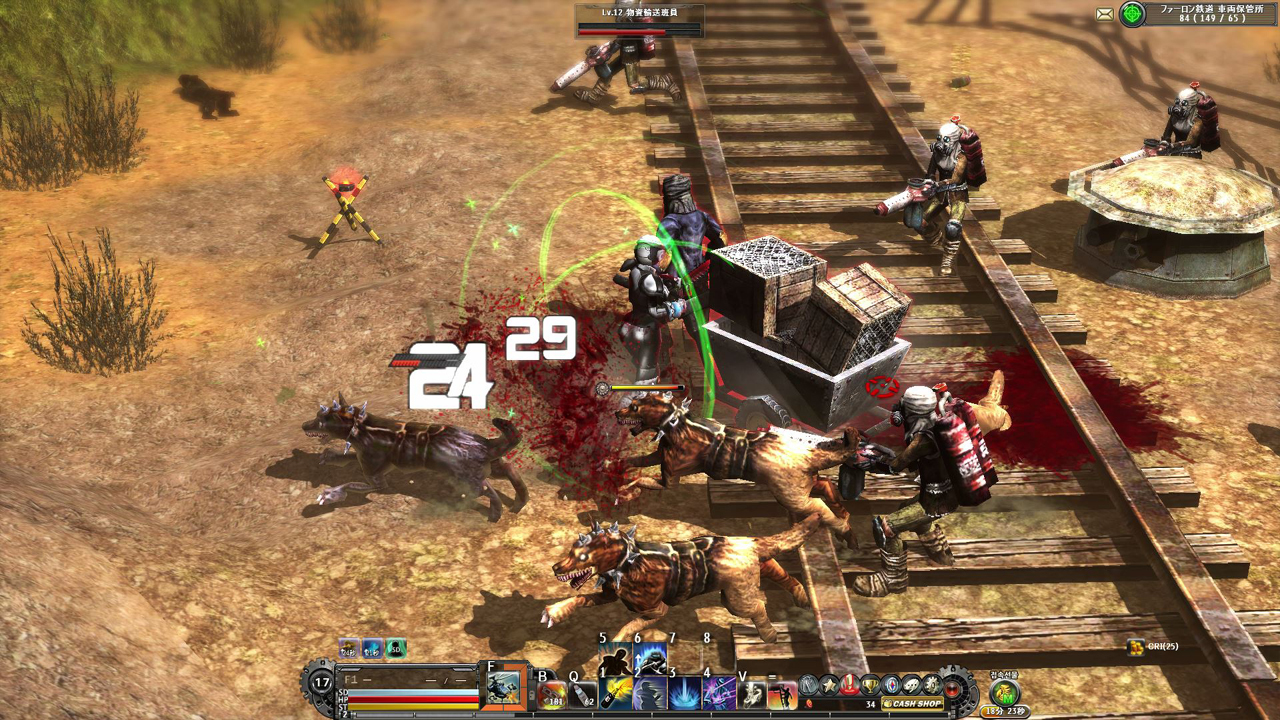
Task: Open the star menu icon
Action: [x=829, y=685]
